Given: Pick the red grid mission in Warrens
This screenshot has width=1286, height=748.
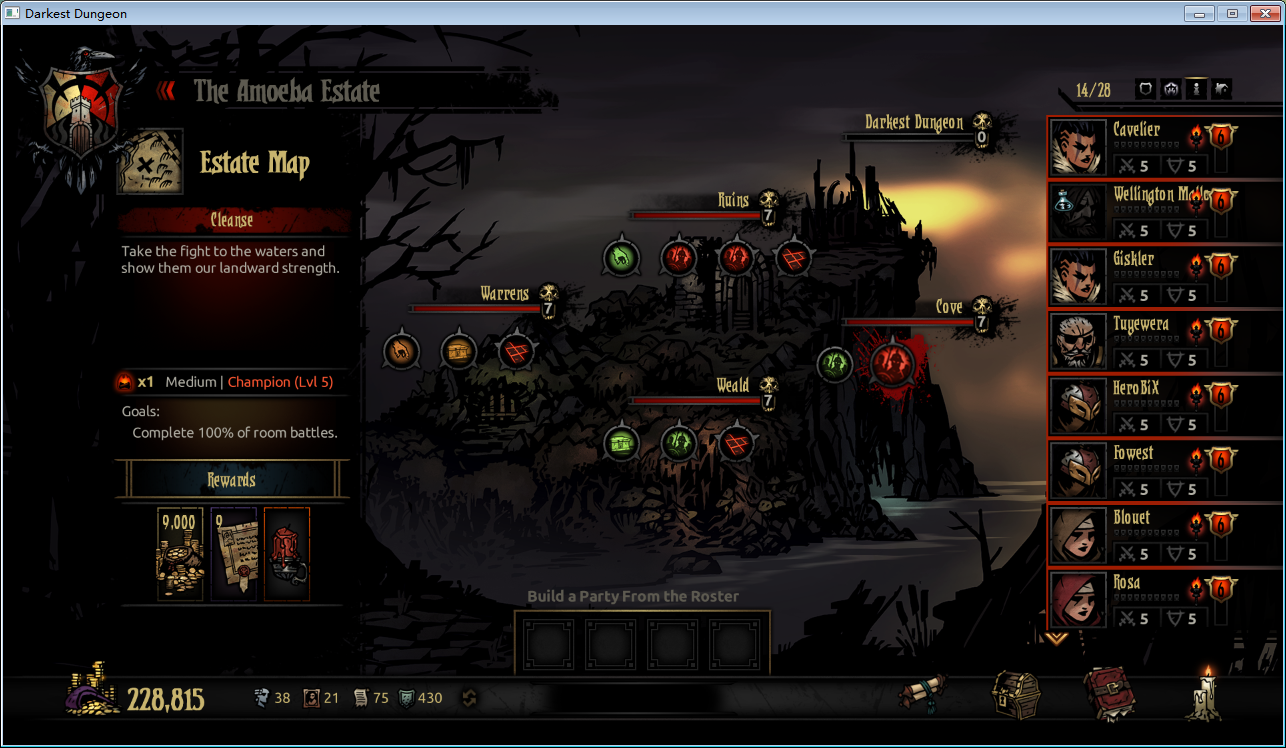Looking at the screenshot, I should coord(517,351).
